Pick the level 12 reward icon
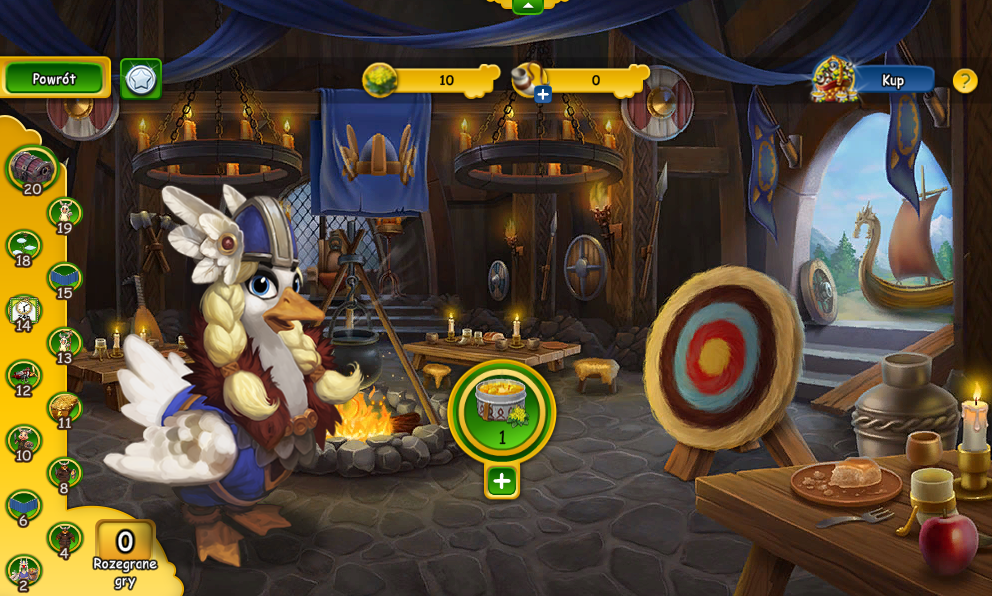Viewport: 992px width, 596px height. (x=23, y=375)
